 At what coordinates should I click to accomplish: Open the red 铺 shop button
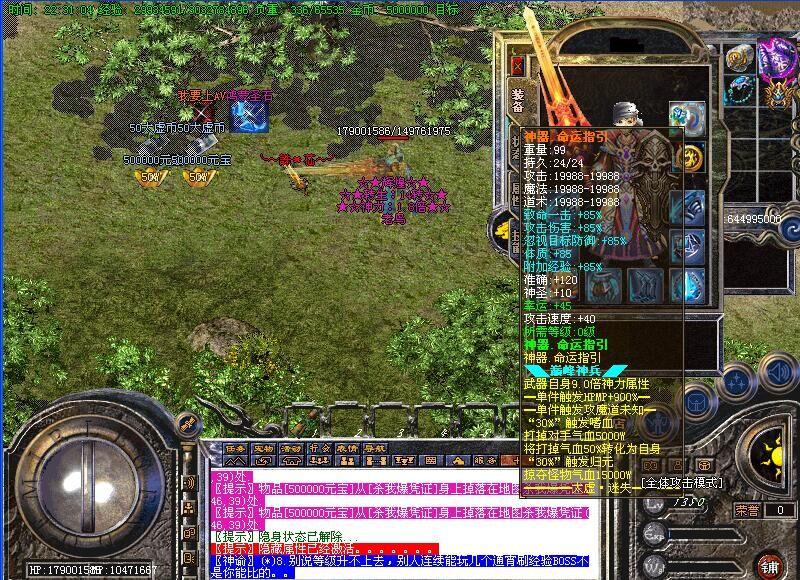coord(768,564)
